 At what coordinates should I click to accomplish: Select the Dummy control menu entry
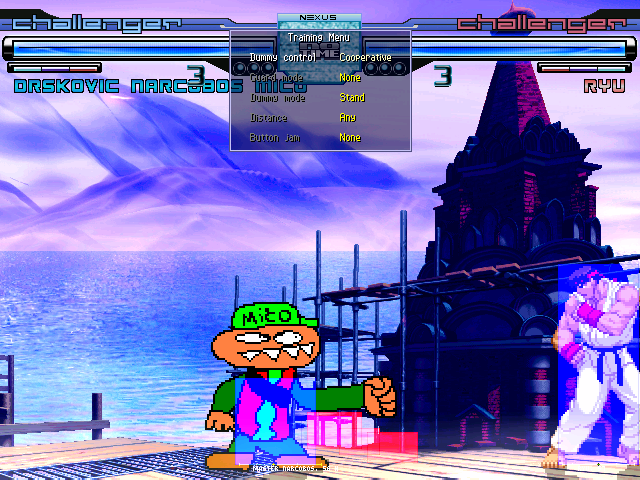pos(283,58)
